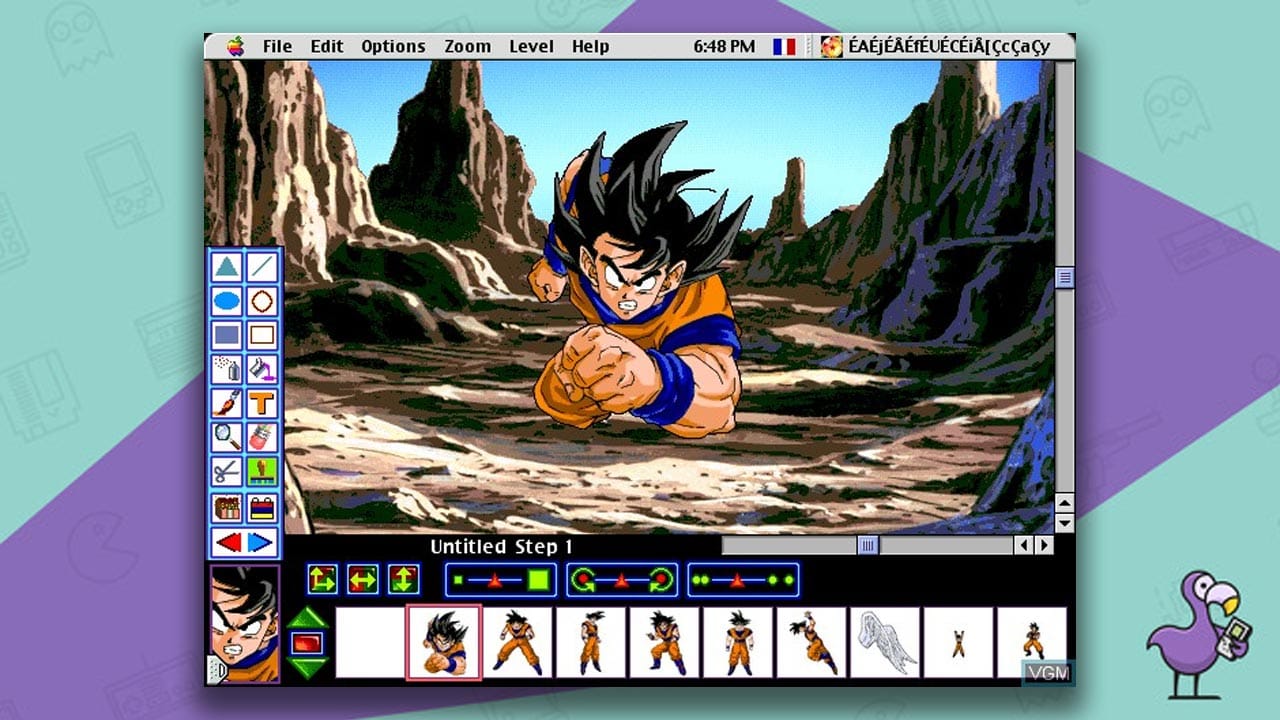The height and width of the screenshot is (720, 1280).
Task: Pick the straight line drawing tool
Action: [x=263, y=266]
